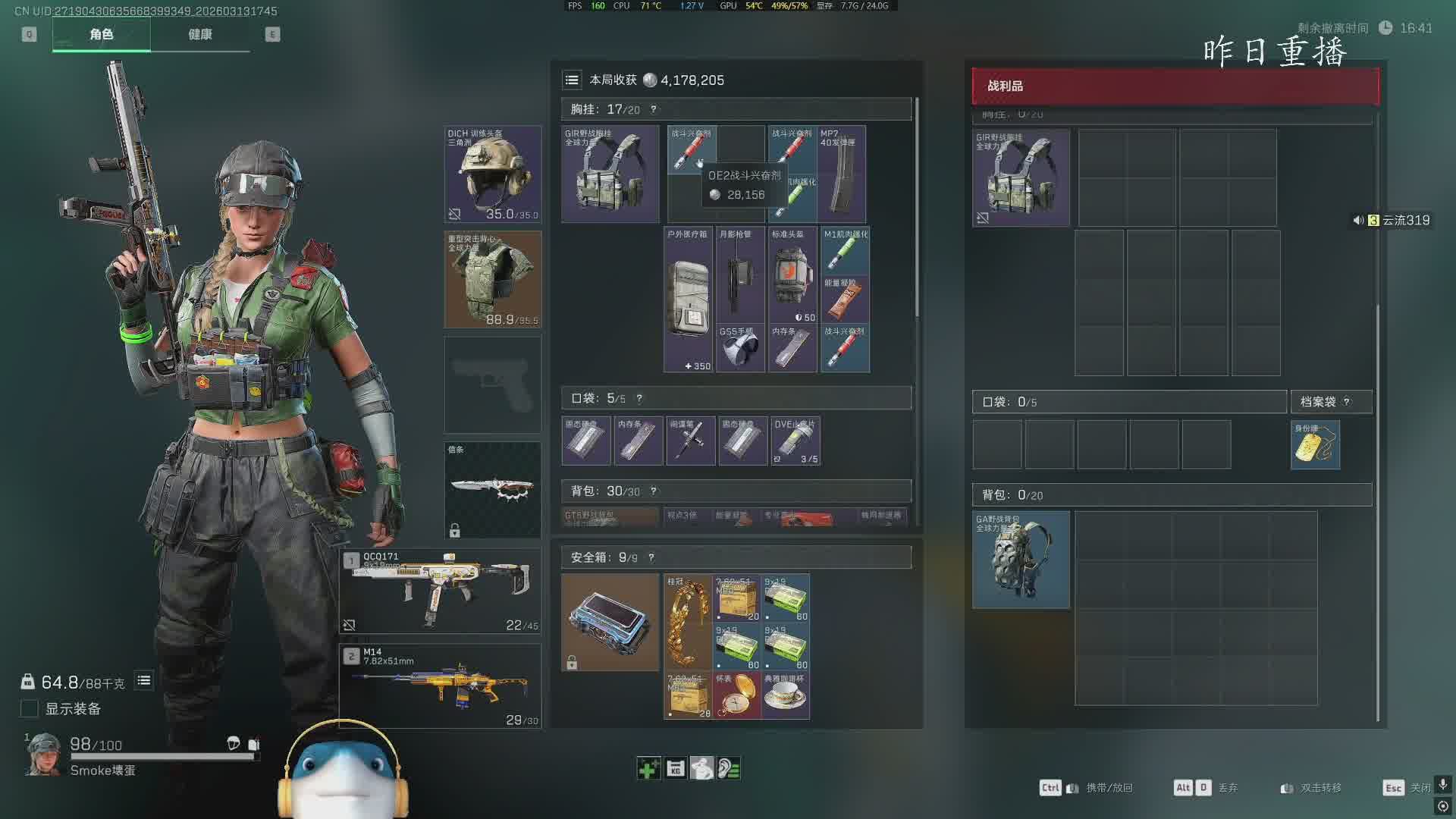Image resolution: width=1456 pixels, height=819 pixels.
Task: Toggle the 显示装备 checkbox
Action: [x=30, y=708]
